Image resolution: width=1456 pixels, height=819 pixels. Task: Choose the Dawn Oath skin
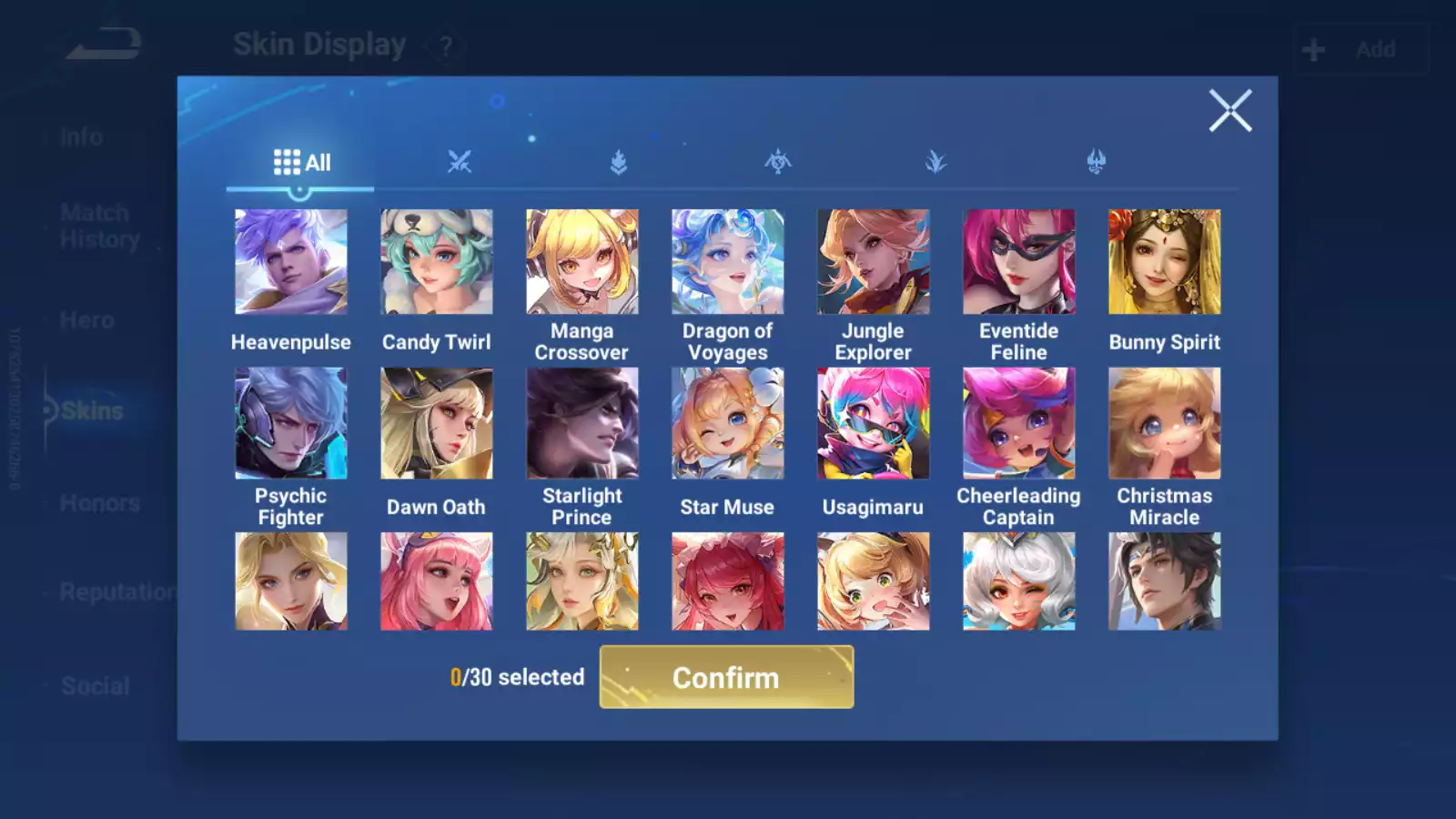(437, 423)
